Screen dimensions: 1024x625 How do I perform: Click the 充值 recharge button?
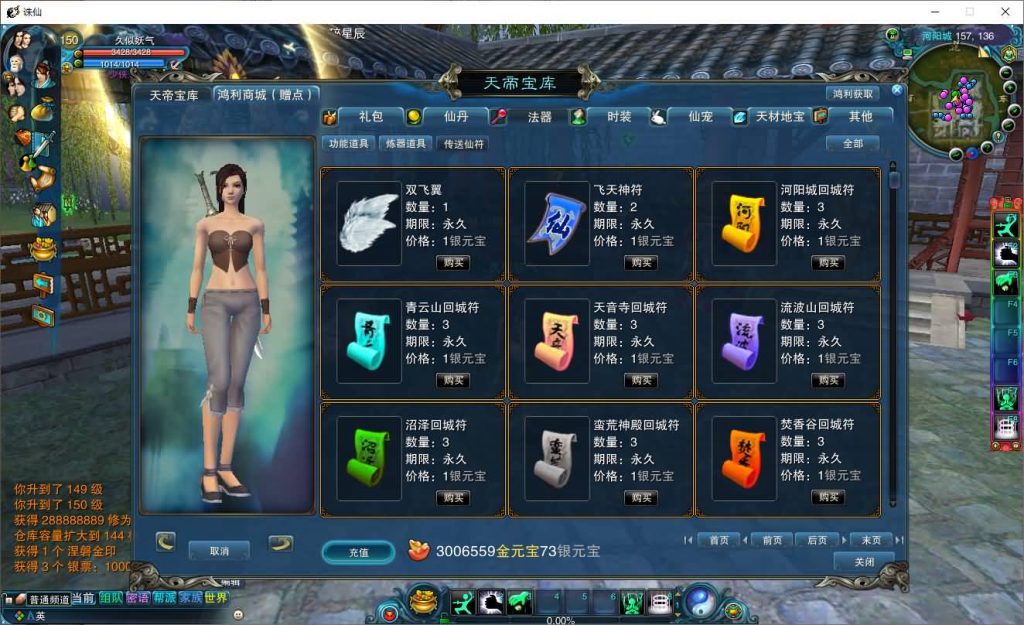(358, 552)
